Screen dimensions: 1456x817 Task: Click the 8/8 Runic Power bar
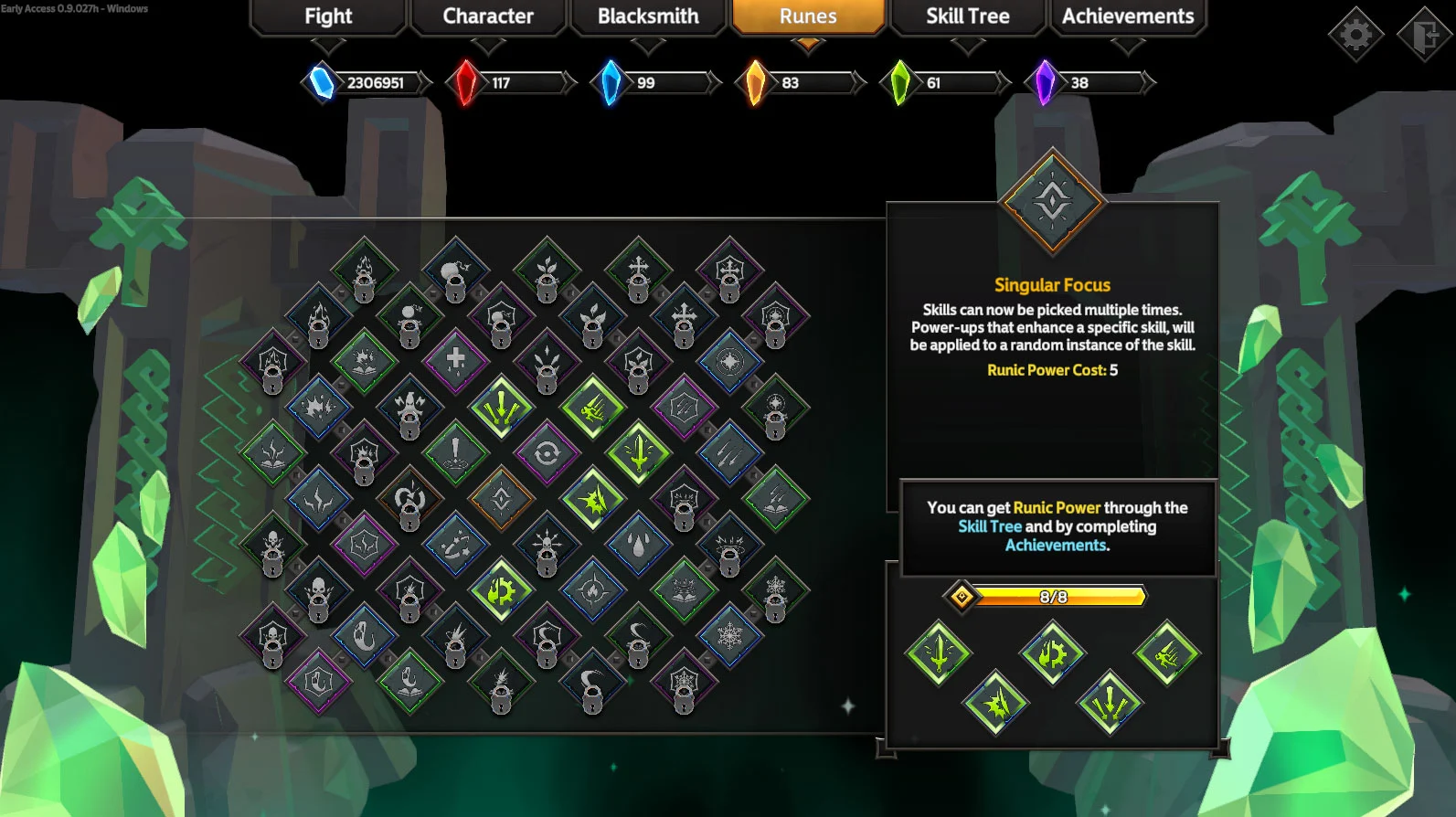click(x=1060, y=597)
